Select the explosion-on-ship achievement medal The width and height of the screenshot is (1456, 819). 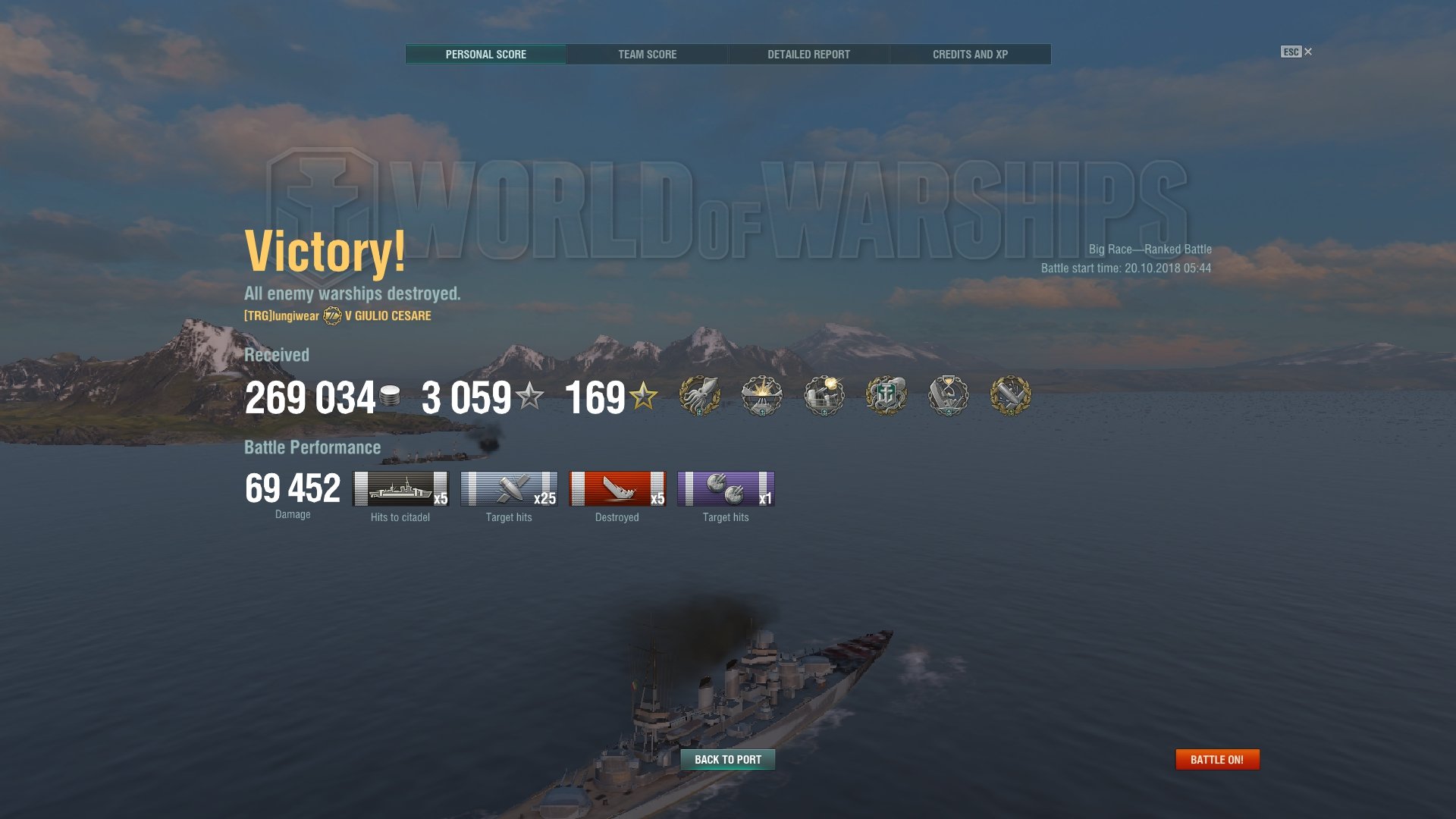761,395
